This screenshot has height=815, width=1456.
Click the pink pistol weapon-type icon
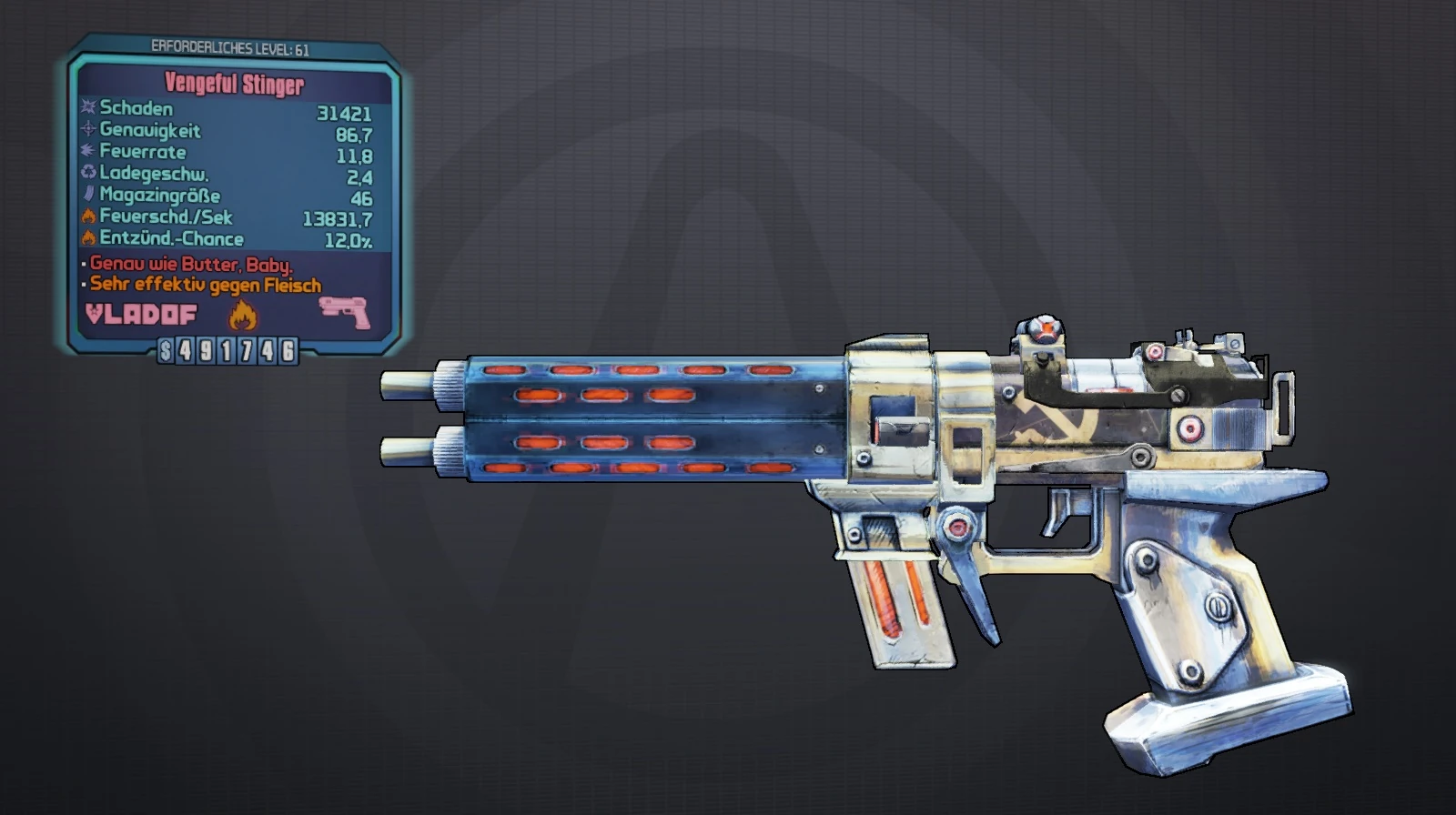coord(344,313)
